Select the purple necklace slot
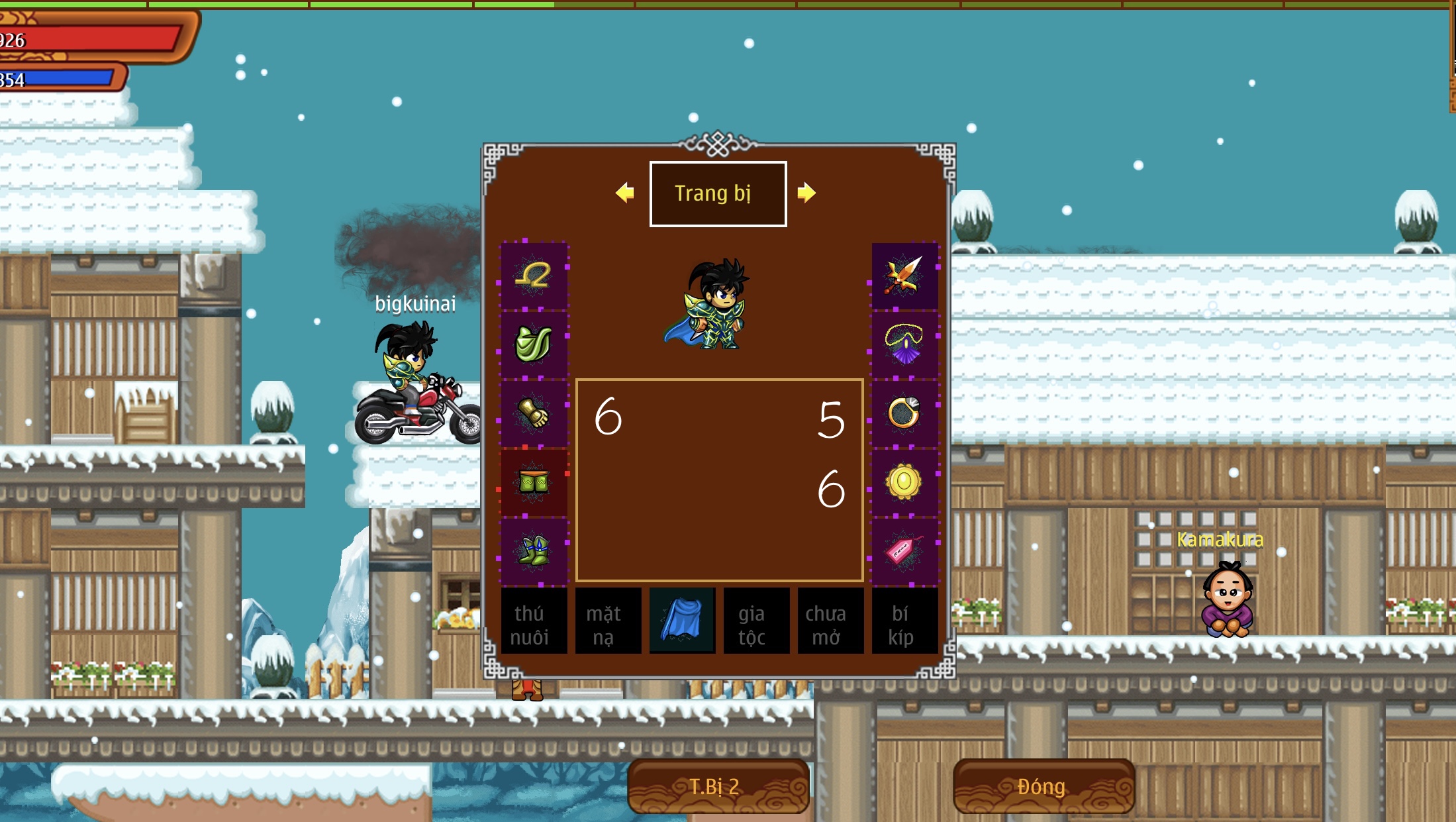This screenshot has height=822, width=1456. [904, 344]
